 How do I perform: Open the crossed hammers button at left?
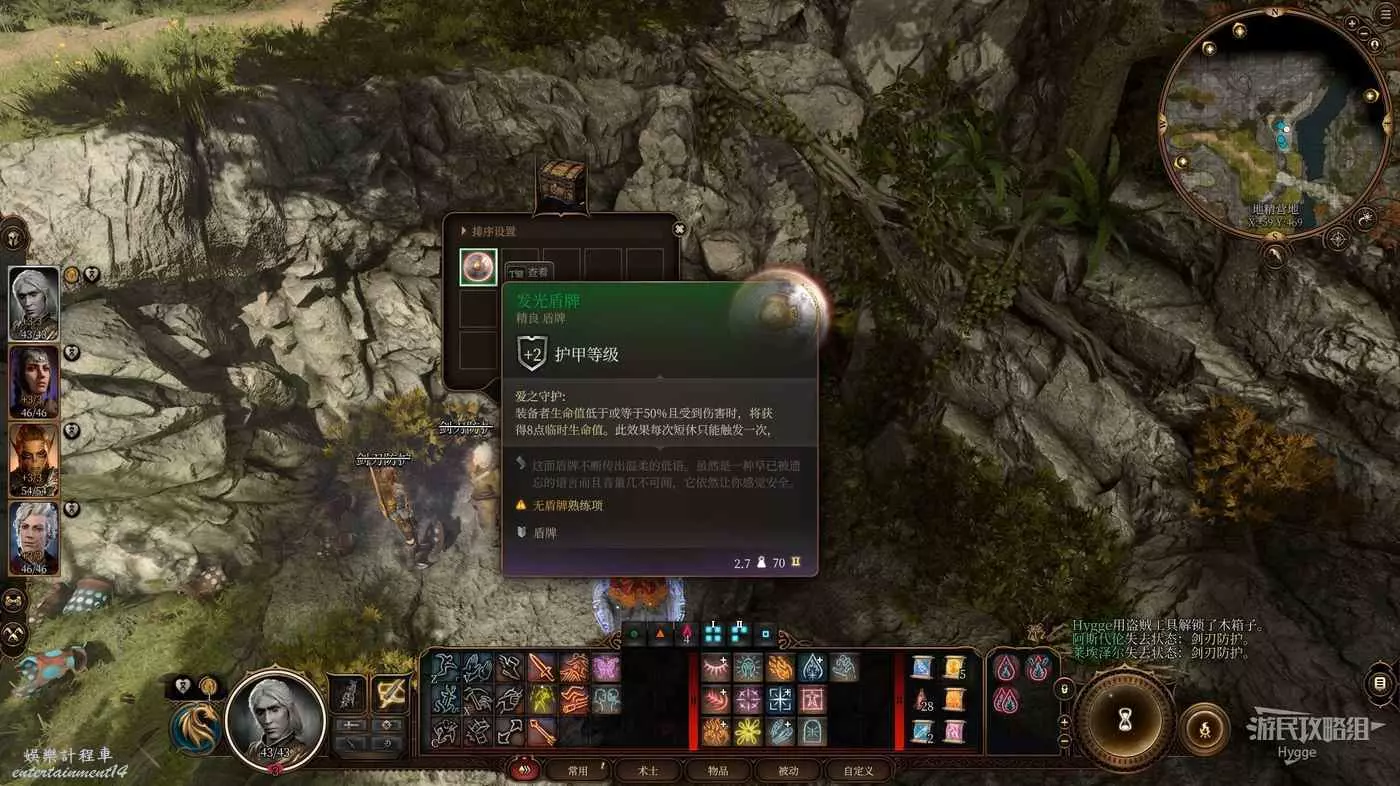(x=14, y=634)
